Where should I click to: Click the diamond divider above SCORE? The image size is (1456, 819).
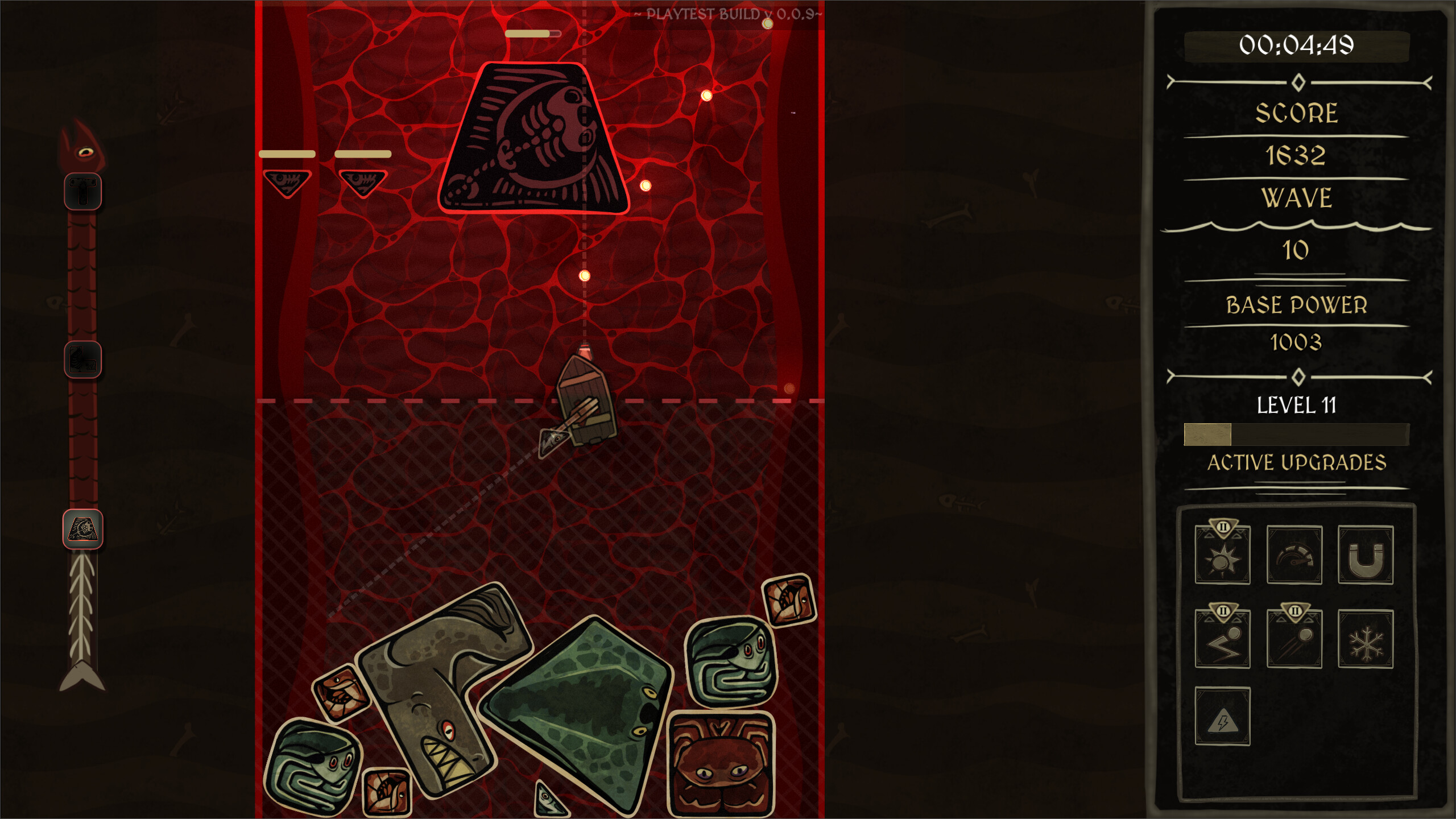coord(1298,82)
